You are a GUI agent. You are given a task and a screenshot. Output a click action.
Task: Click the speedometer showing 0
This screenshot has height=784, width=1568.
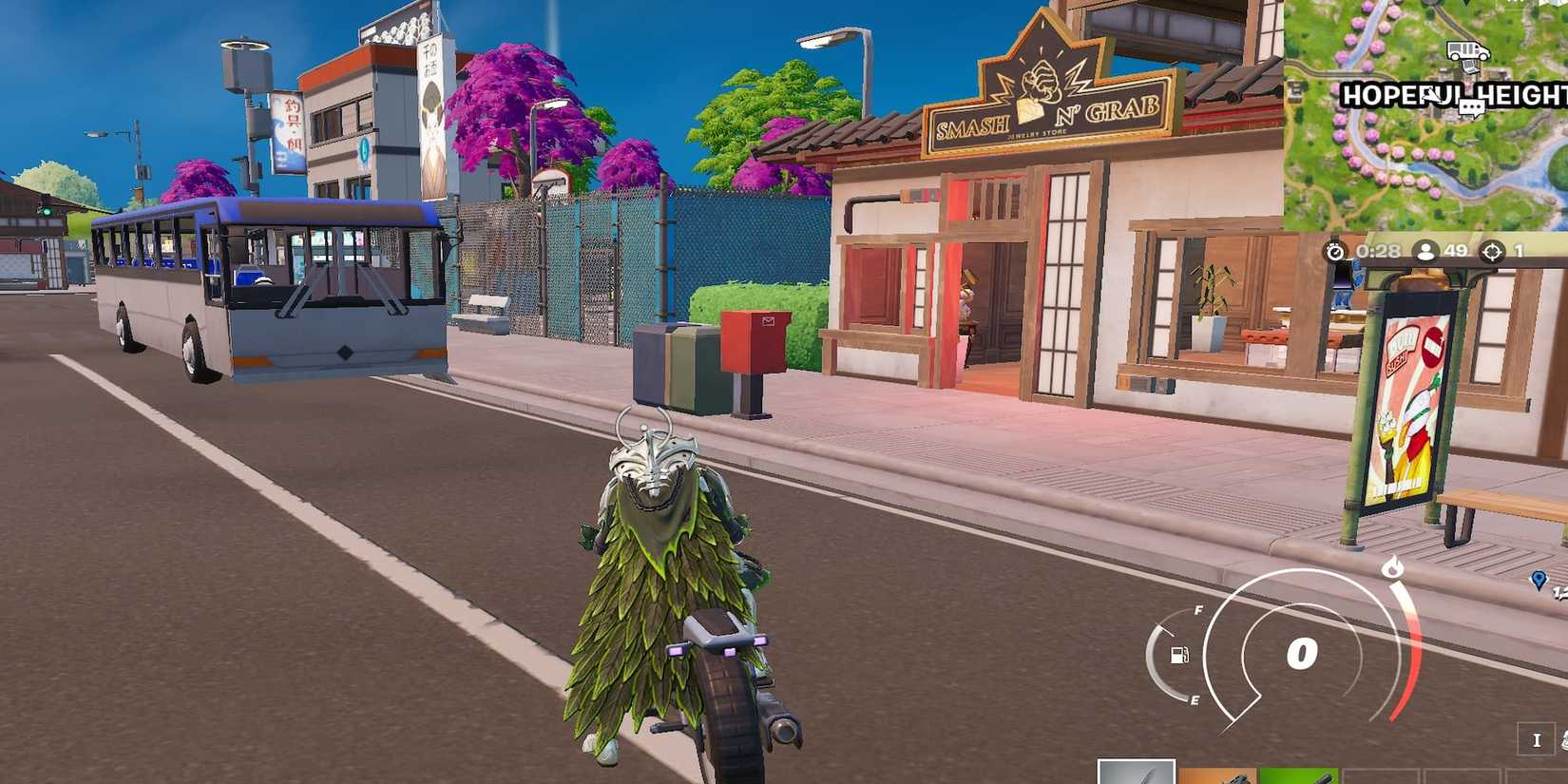[x=1302, y=652]
